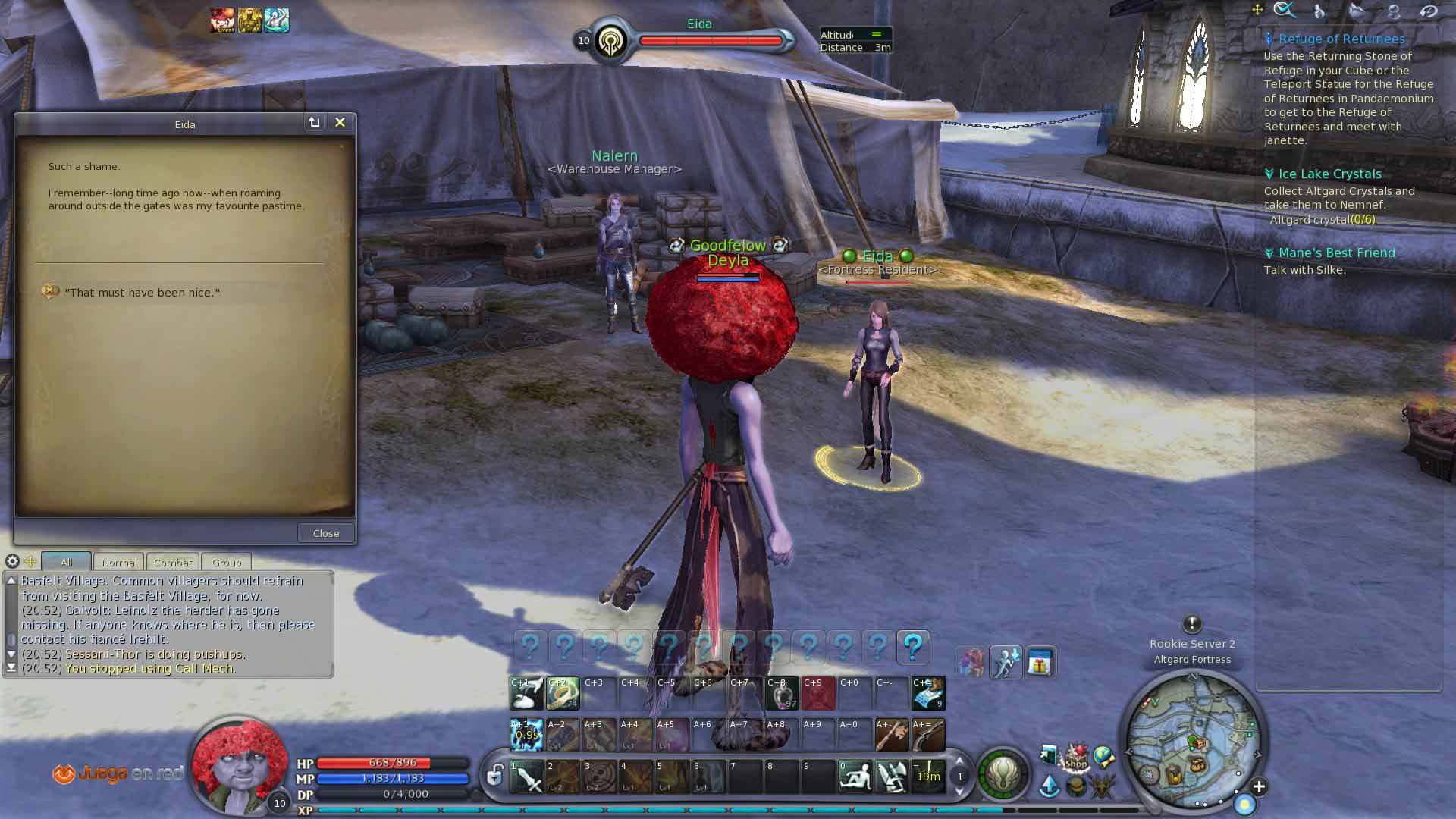Select the Ice Lake Crystals quest entry
The width and height of the screenshot is (1456, 819).
pyautogui.click(x=1330, y=174)
